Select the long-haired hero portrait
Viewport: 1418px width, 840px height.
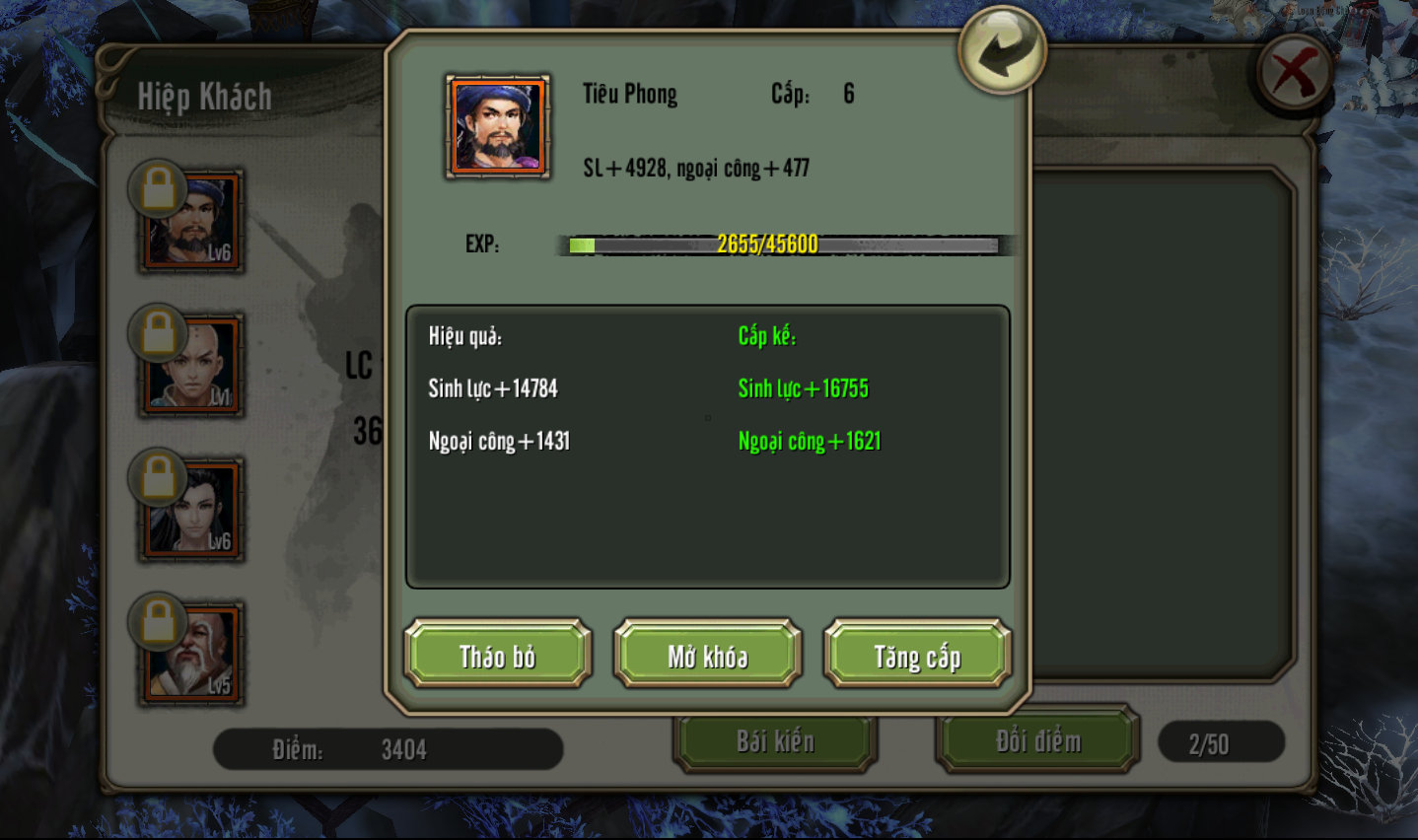tap(192, 510)
